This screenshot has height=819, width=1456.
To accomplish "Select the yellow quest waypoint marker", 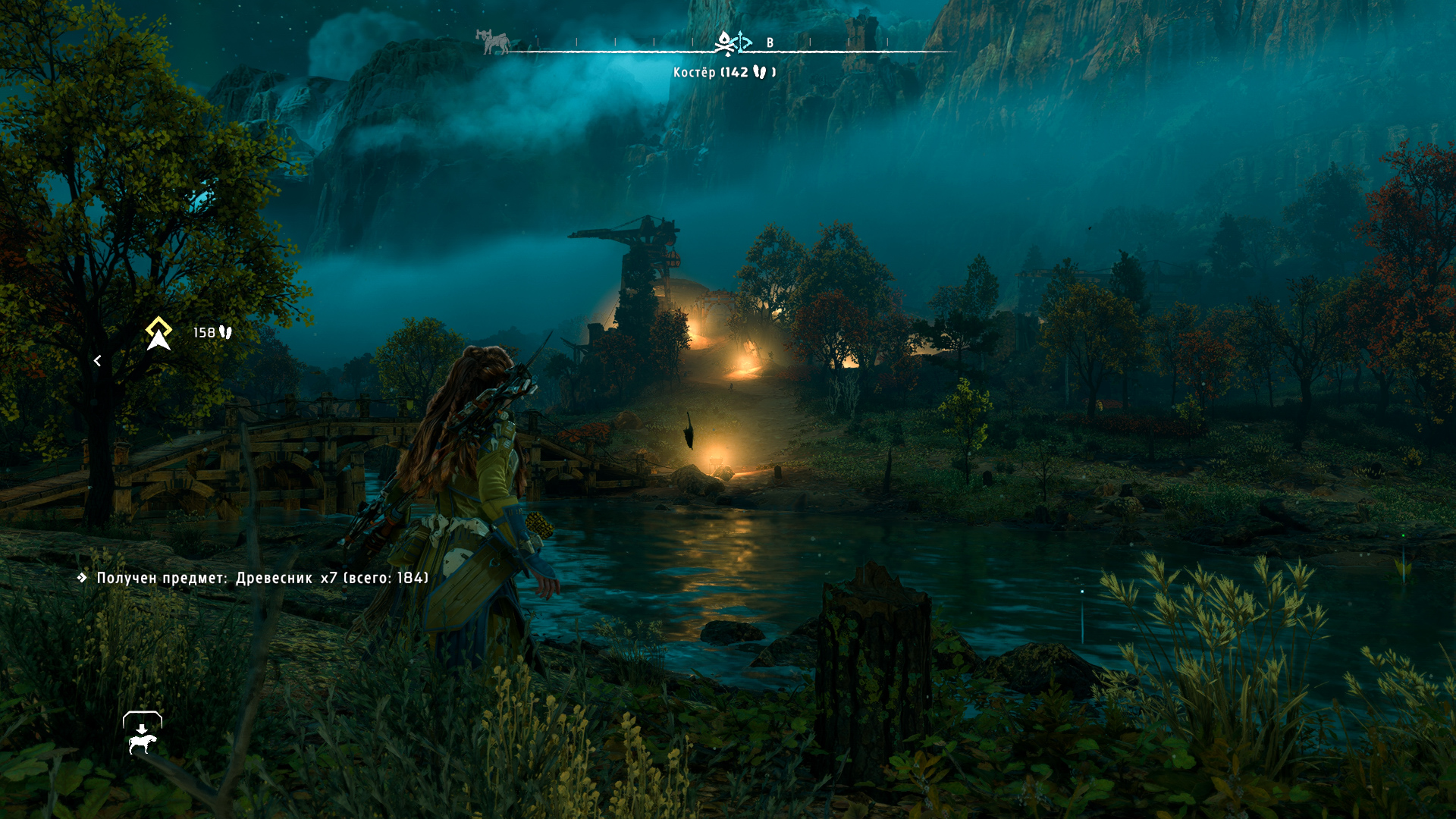I will pyautogui.click(x=158, y=334).
